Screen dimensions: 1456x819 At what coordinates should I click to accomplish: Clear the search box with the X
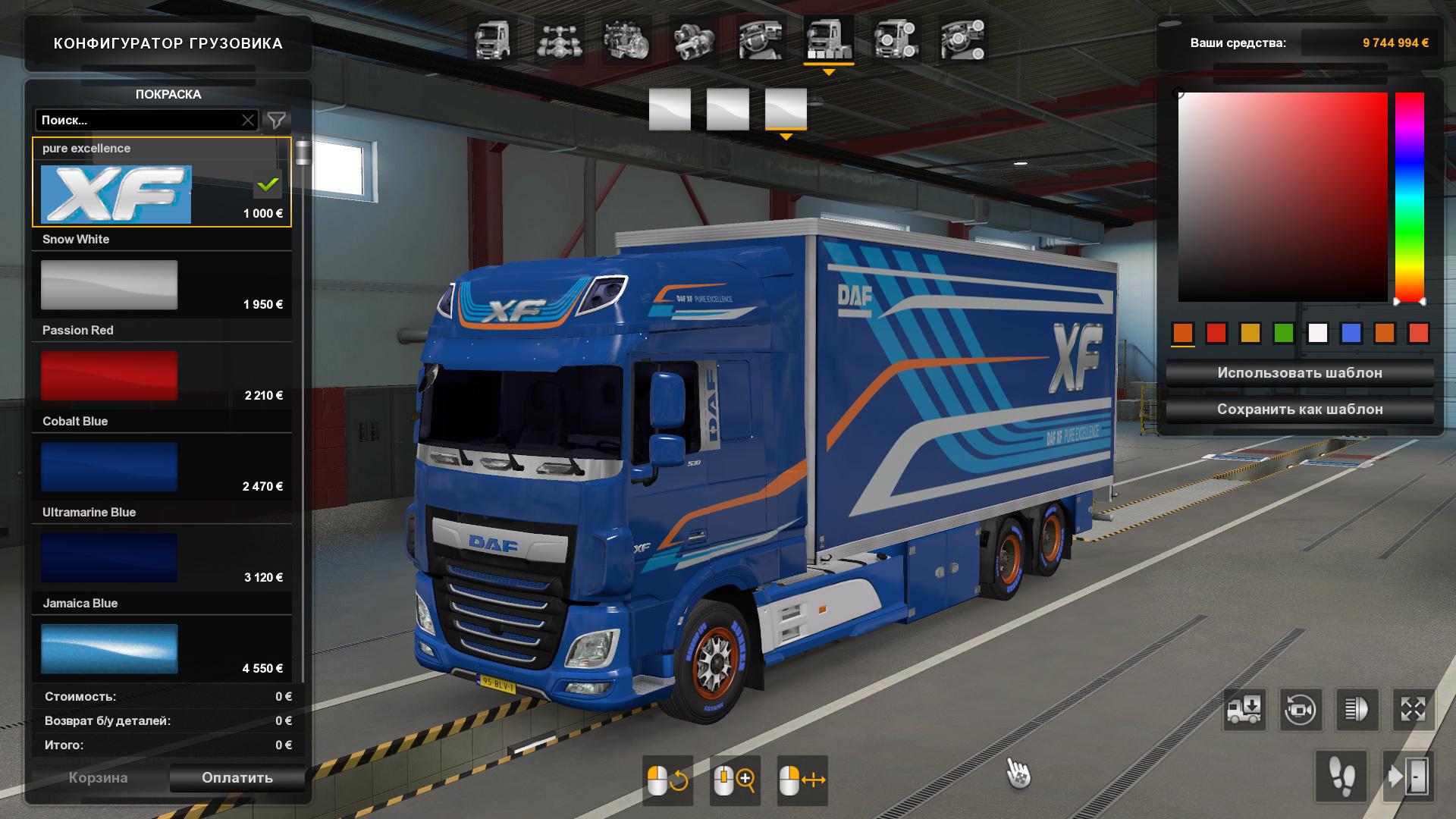pyautogui.click(x=248, y=120)
